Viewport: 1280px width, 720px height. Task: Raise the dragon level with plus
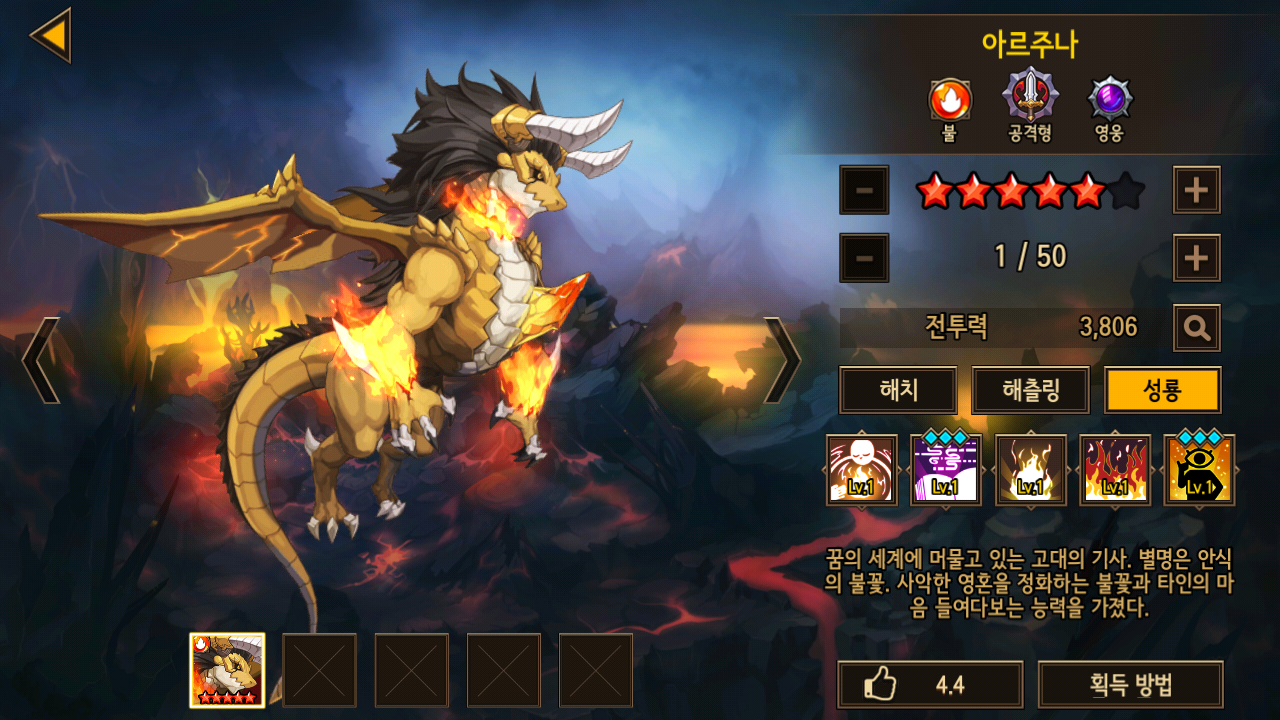pyautogui.click(x=1196, y=258)
